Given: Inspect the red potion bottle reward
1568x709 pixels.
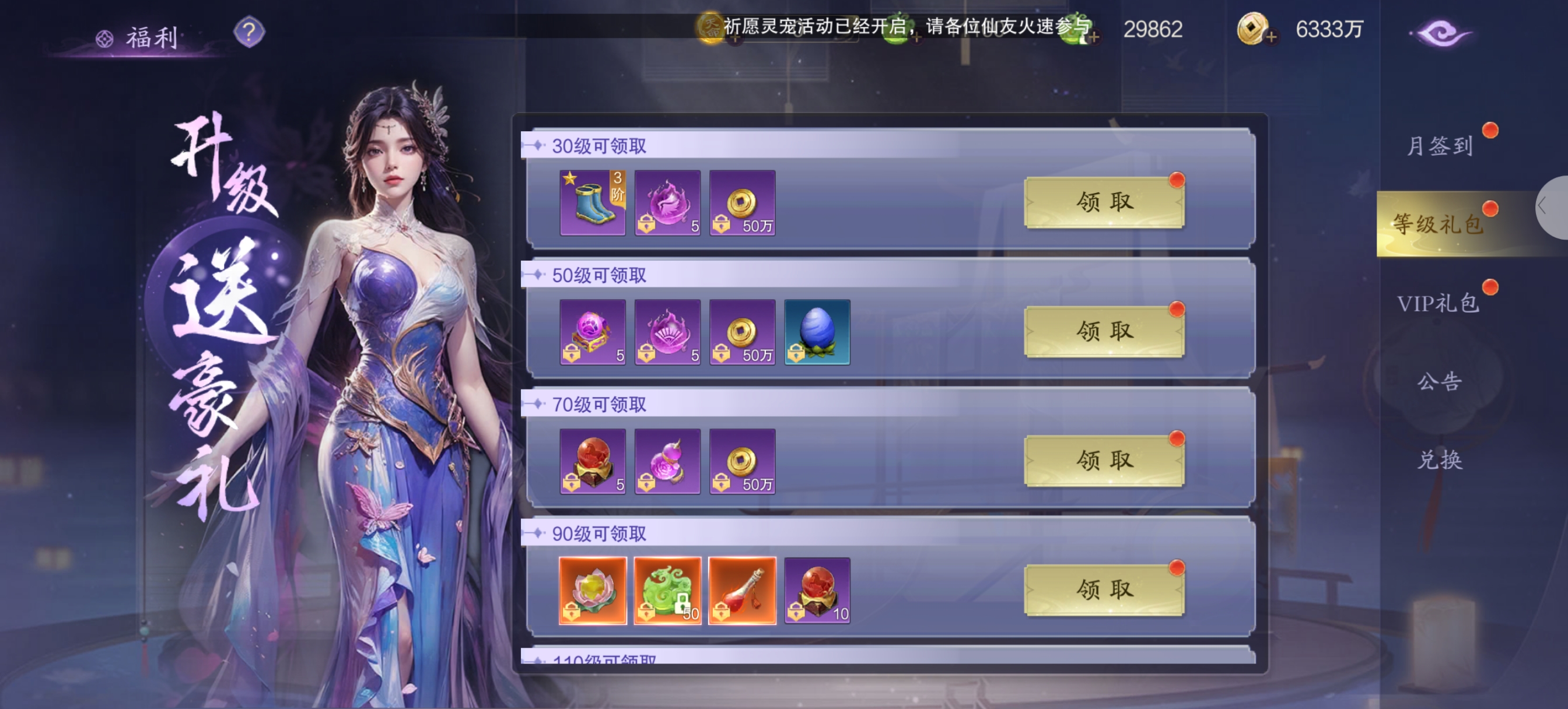Looking at the screenshot, I should (742, 590).
